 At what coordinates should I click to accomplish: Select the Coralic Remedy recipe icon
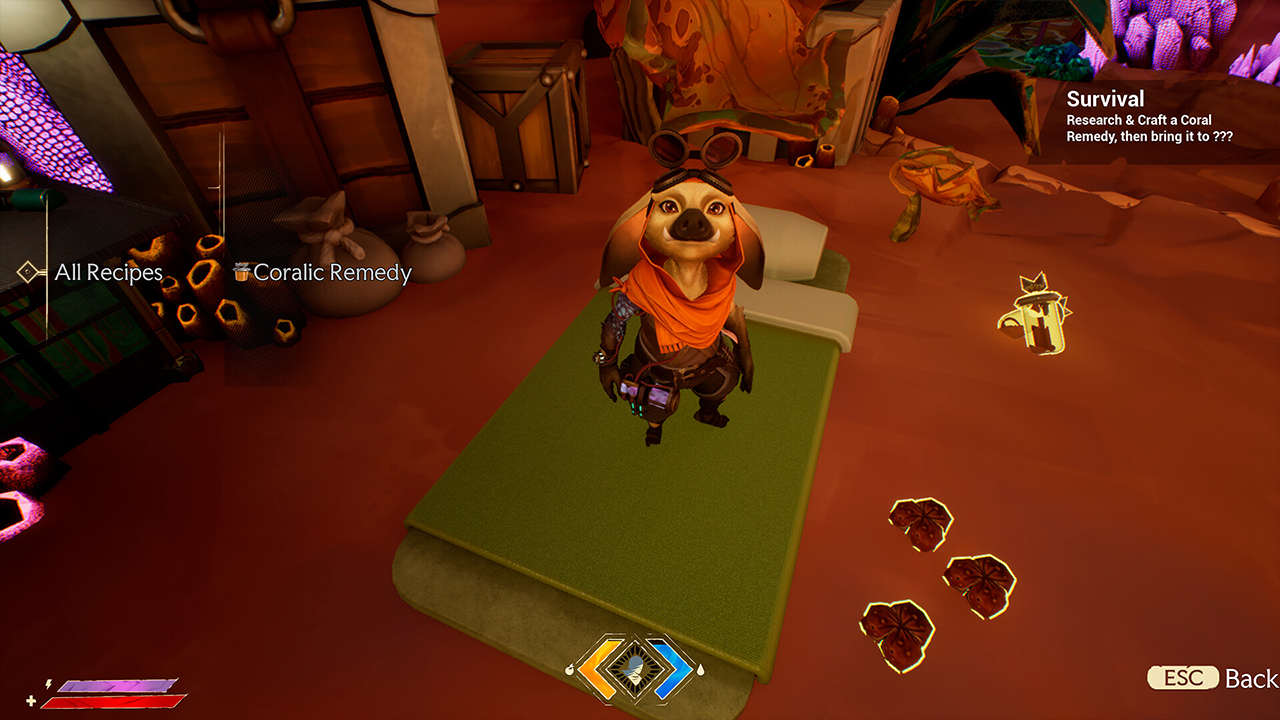click(241, 272)
